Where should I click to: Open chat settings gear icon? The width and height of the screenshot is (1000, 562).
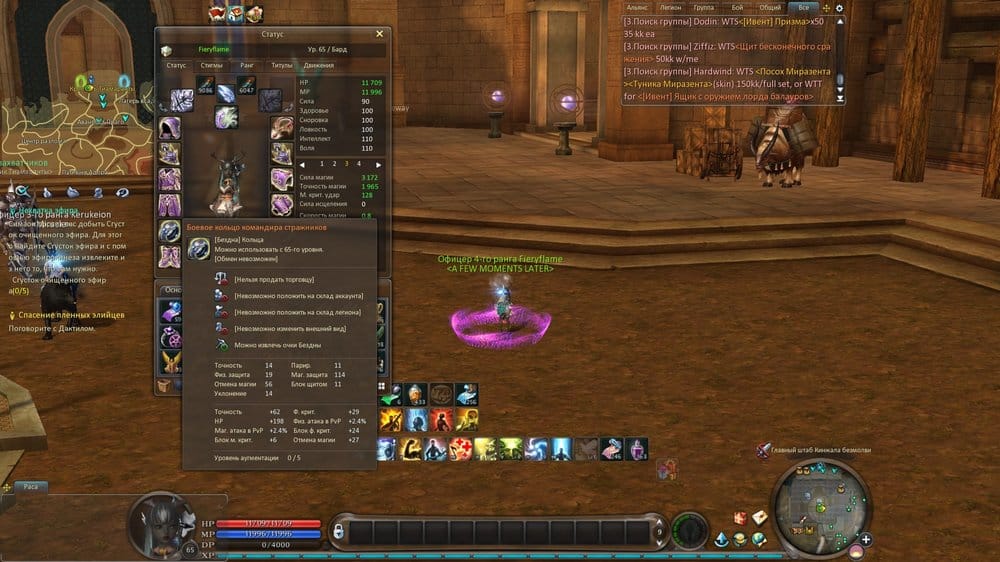(x=840, y=8)
